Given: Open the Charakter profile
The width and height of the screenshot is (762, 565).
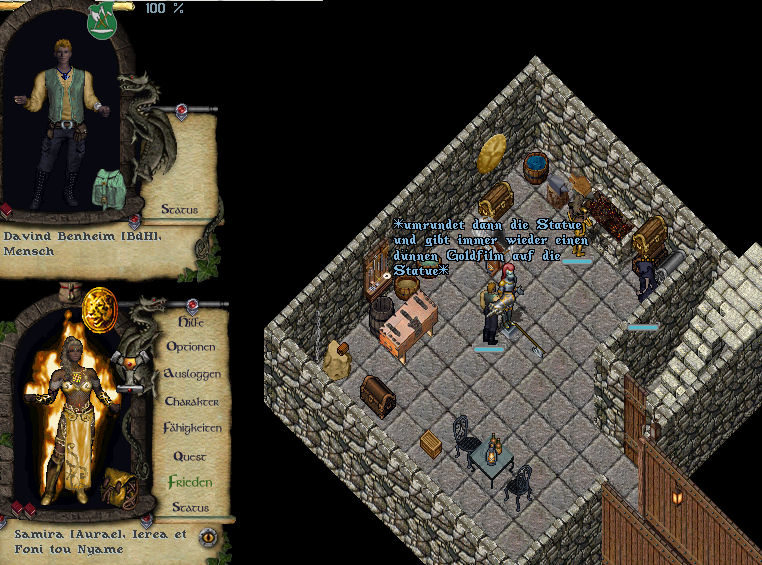Looking at the screenshot, I should click(x=191, y=401).
